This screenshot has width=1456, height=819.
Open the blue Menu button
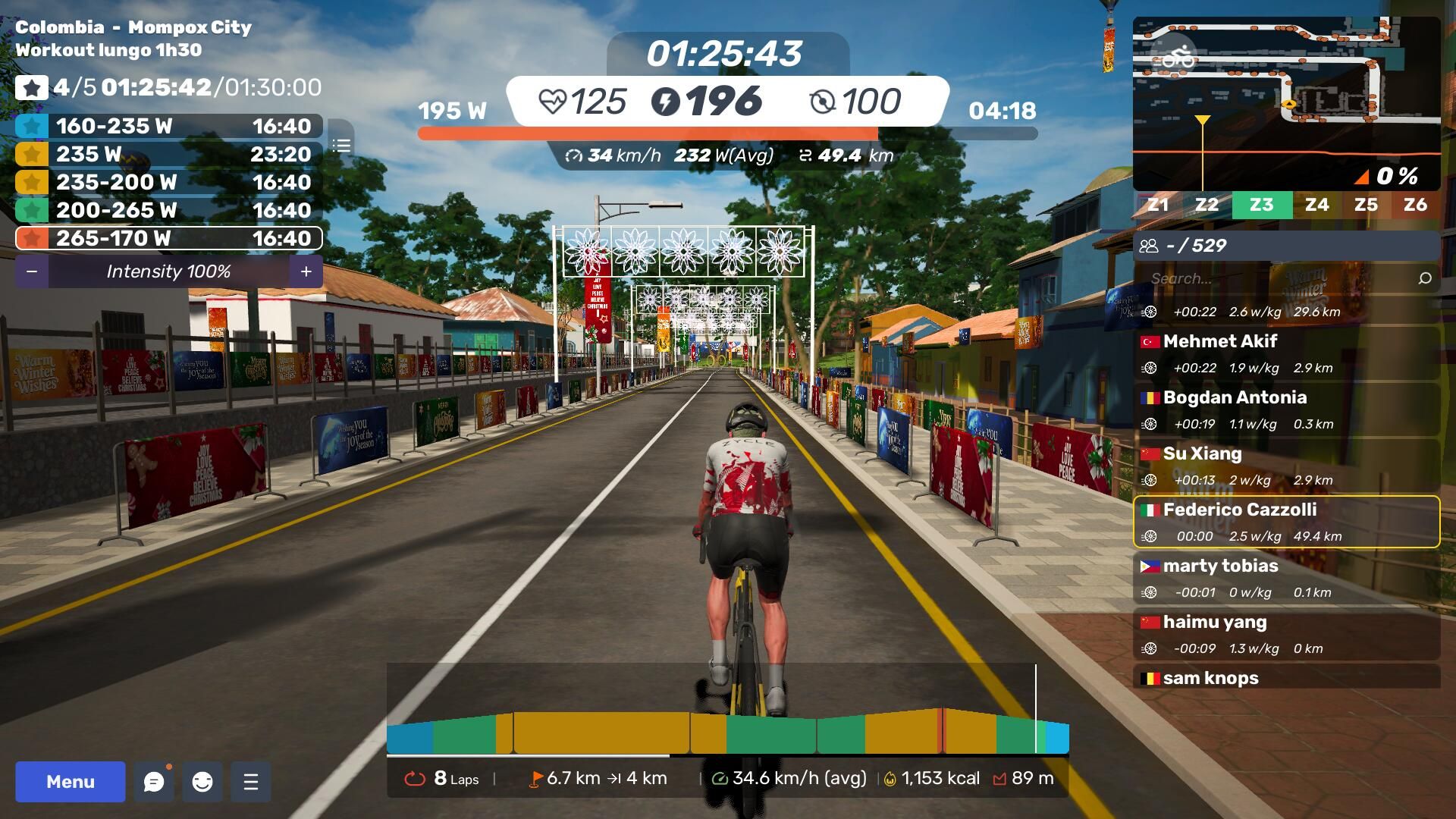coord(71,782)
